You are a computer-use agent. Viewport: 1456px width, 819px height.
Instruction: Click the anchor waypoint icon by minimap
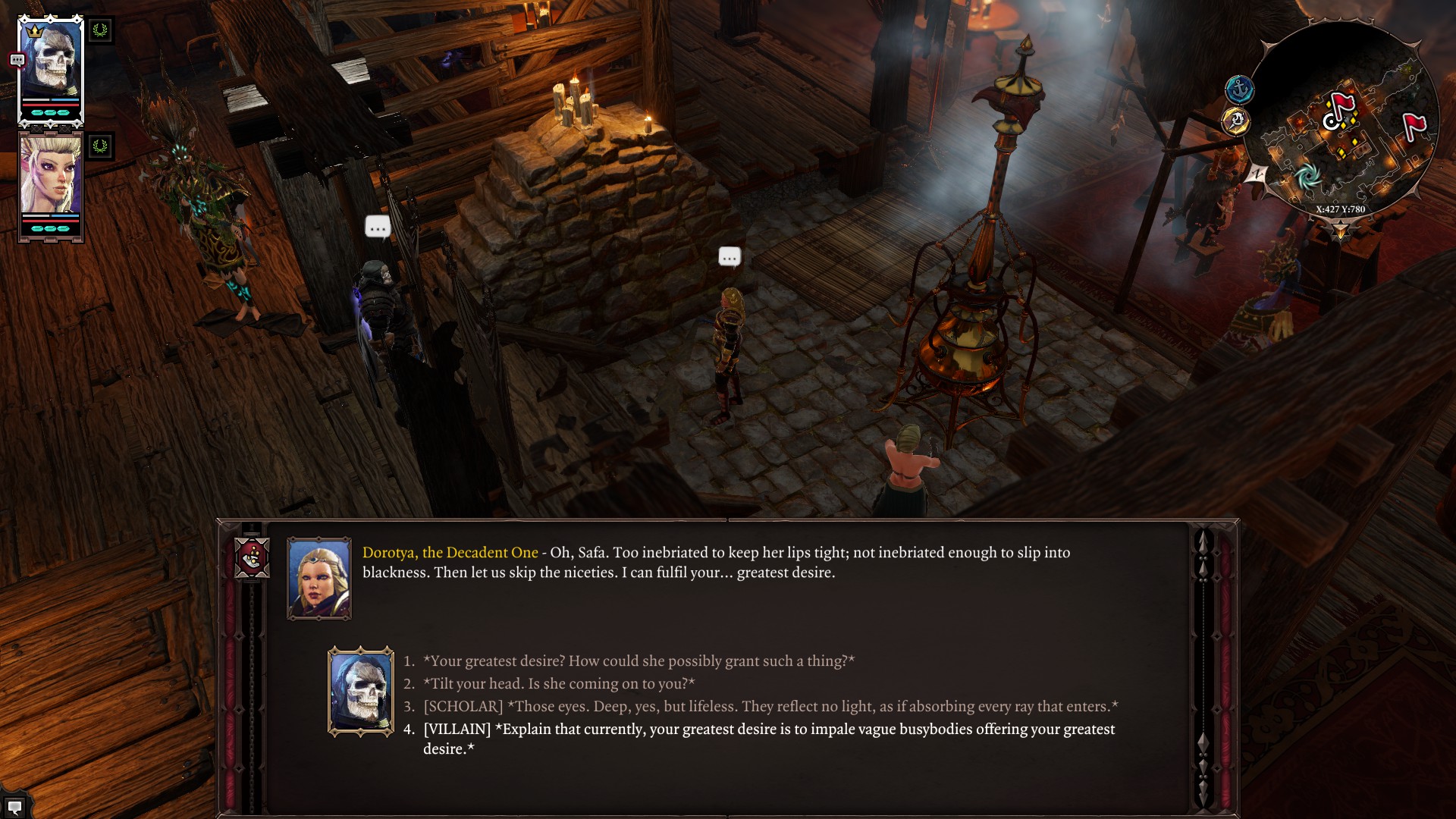1240,89
